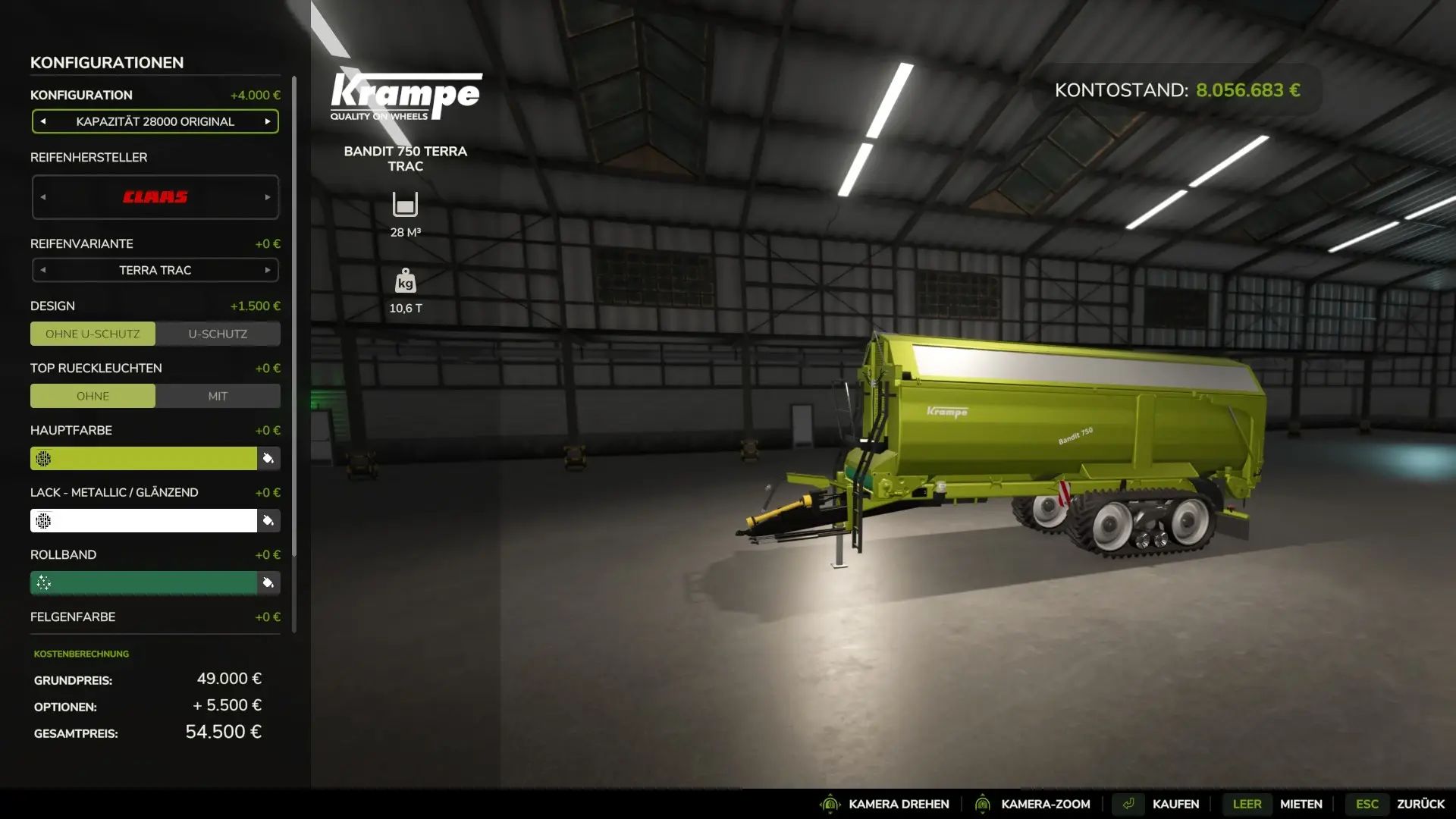Viewport: 1456px width, 819px height.
Task: Choose previous Reifenvariante before Terra Trac
Action: click(43, 270)
